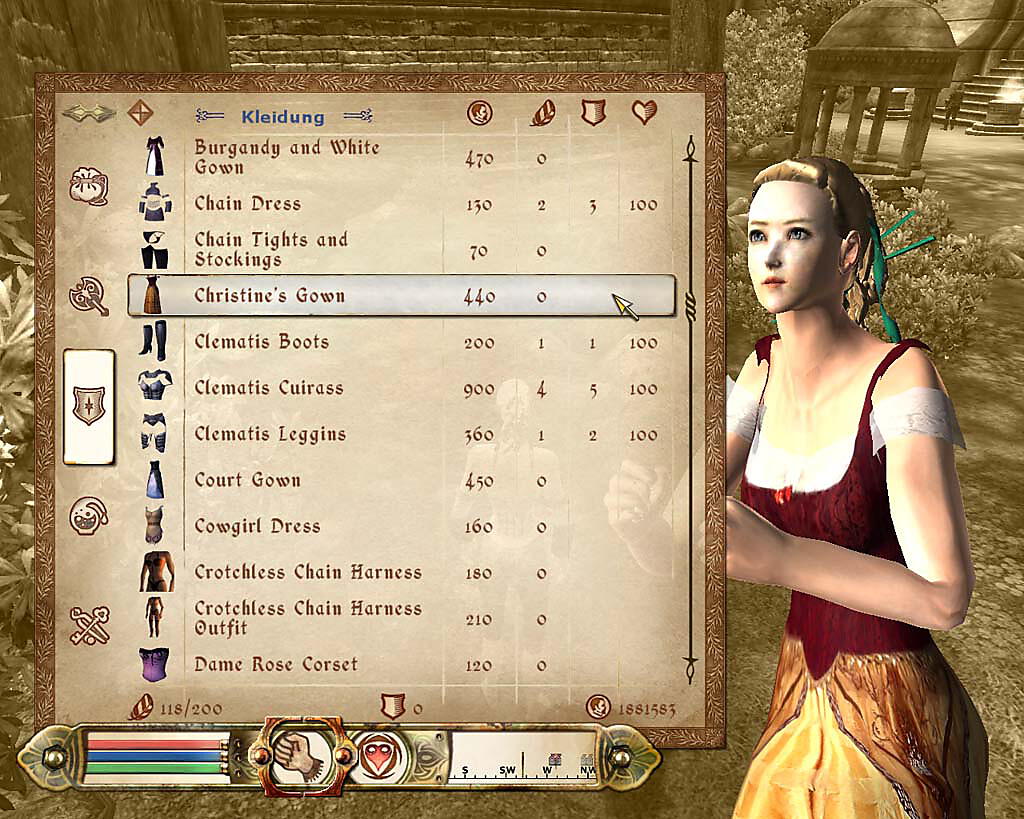Viewport: 1024px width, 819px height.
Task: Switch to the weapons tab with axe icon
Action: [88, 297]
